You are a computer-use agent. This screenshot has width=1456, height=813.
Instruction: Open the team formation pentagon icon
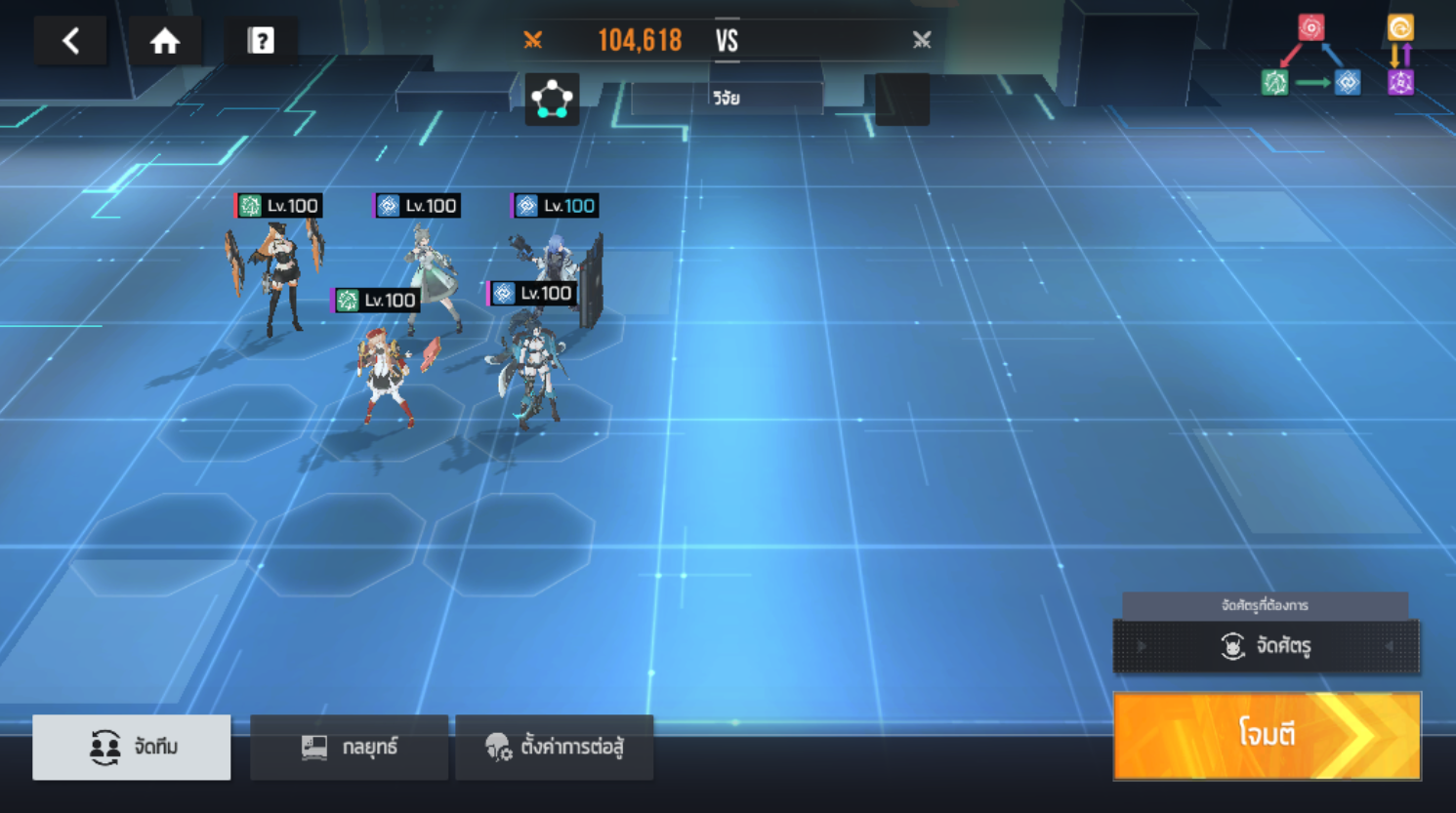[552, 99]
